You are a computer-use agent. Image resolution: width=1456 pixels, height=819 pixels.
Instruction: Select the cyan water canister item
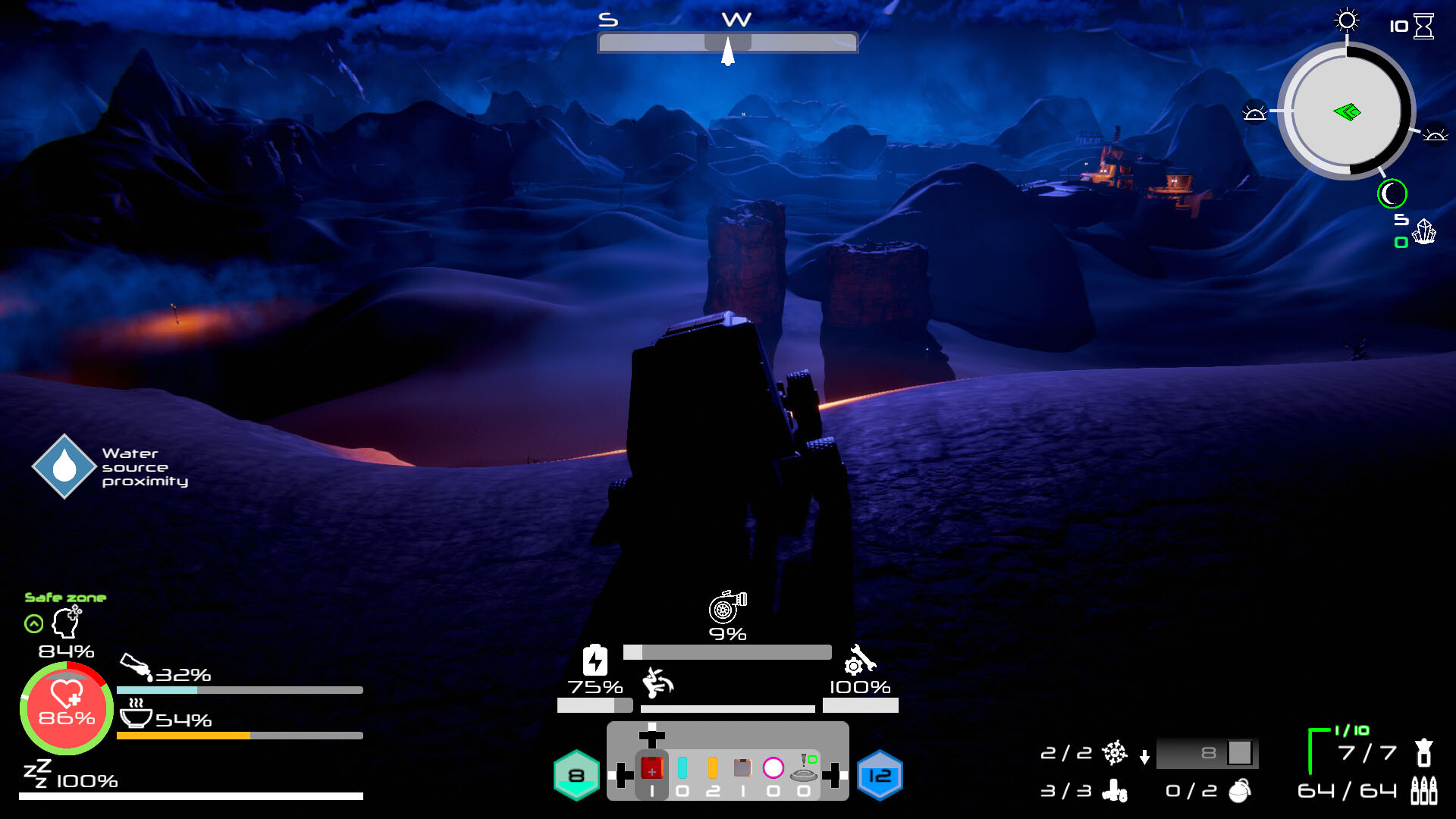682,766
